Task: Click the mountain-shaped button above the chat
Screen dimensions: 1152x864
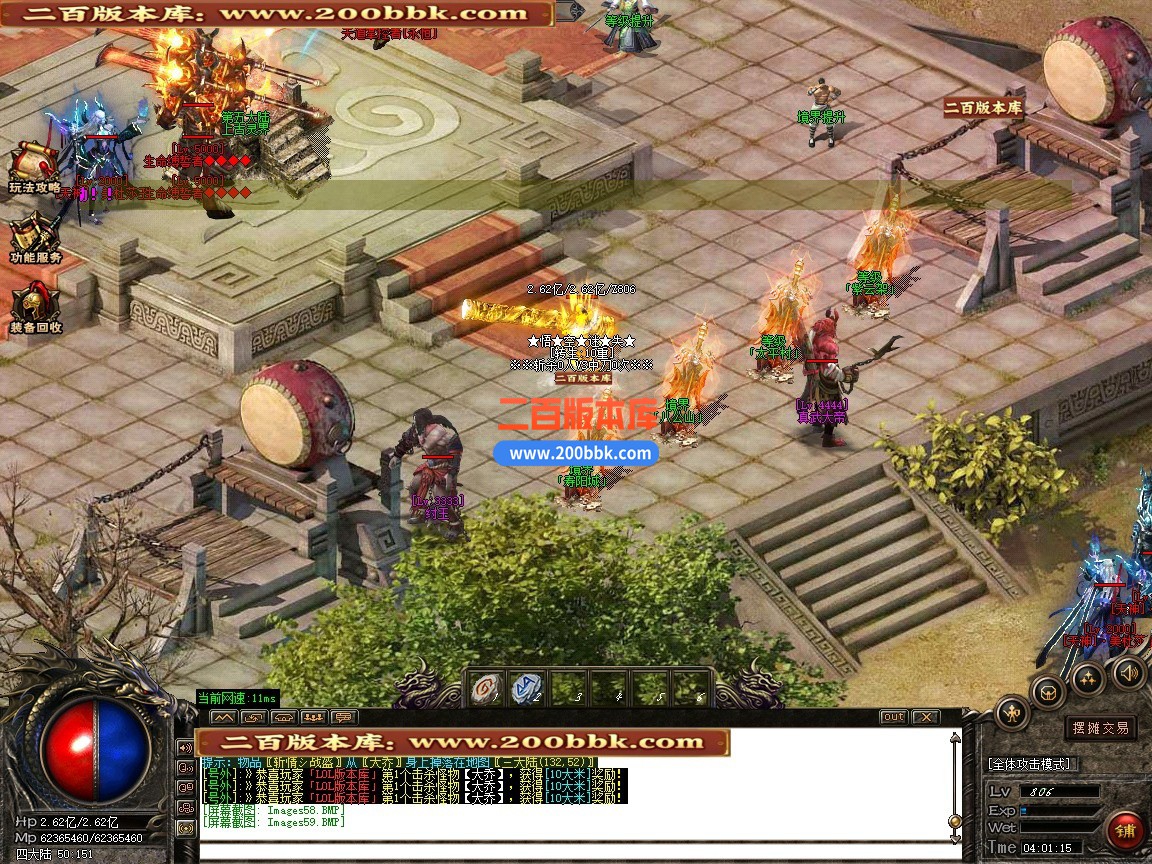Action: tap(224, 717)
